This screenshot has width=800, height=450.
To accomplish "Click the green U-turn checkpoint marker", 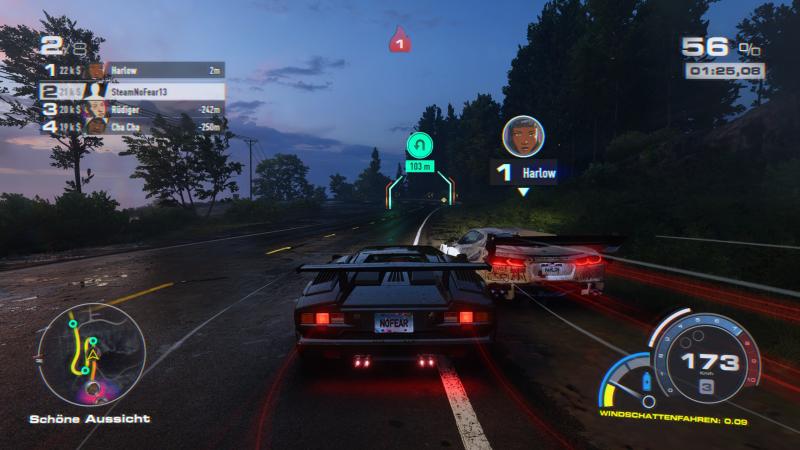I will pos(420,145).
